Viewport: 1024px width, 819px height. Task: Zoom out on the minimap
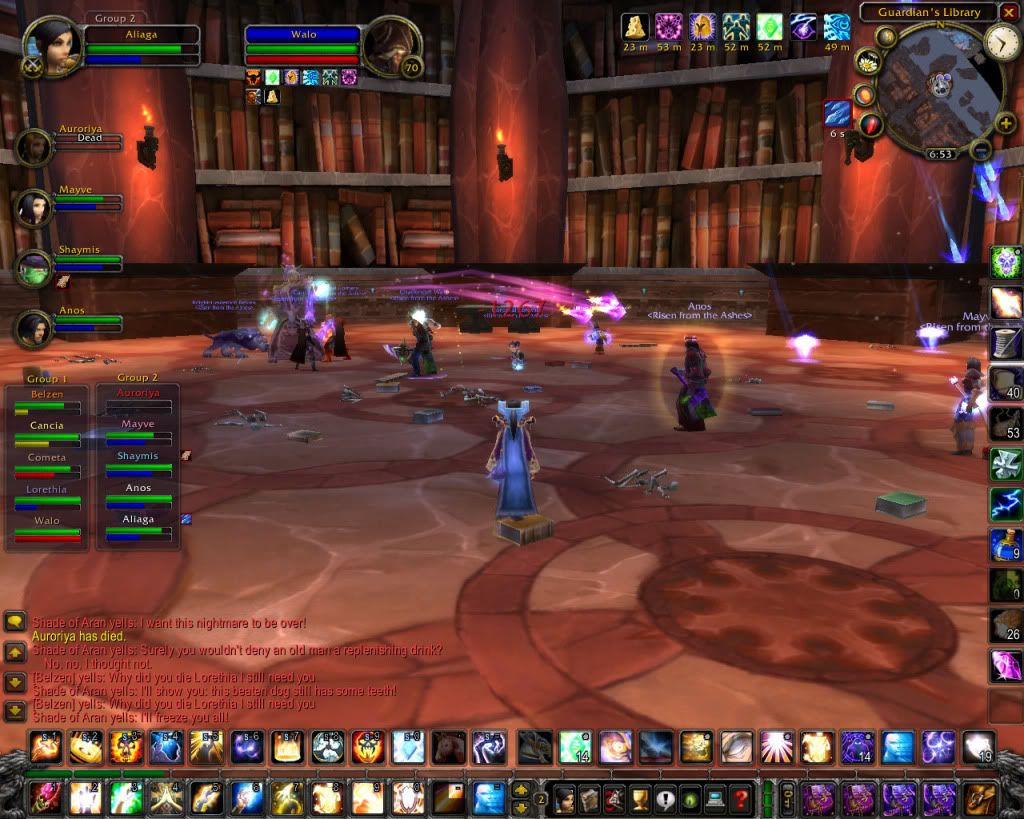pos(982,151)
